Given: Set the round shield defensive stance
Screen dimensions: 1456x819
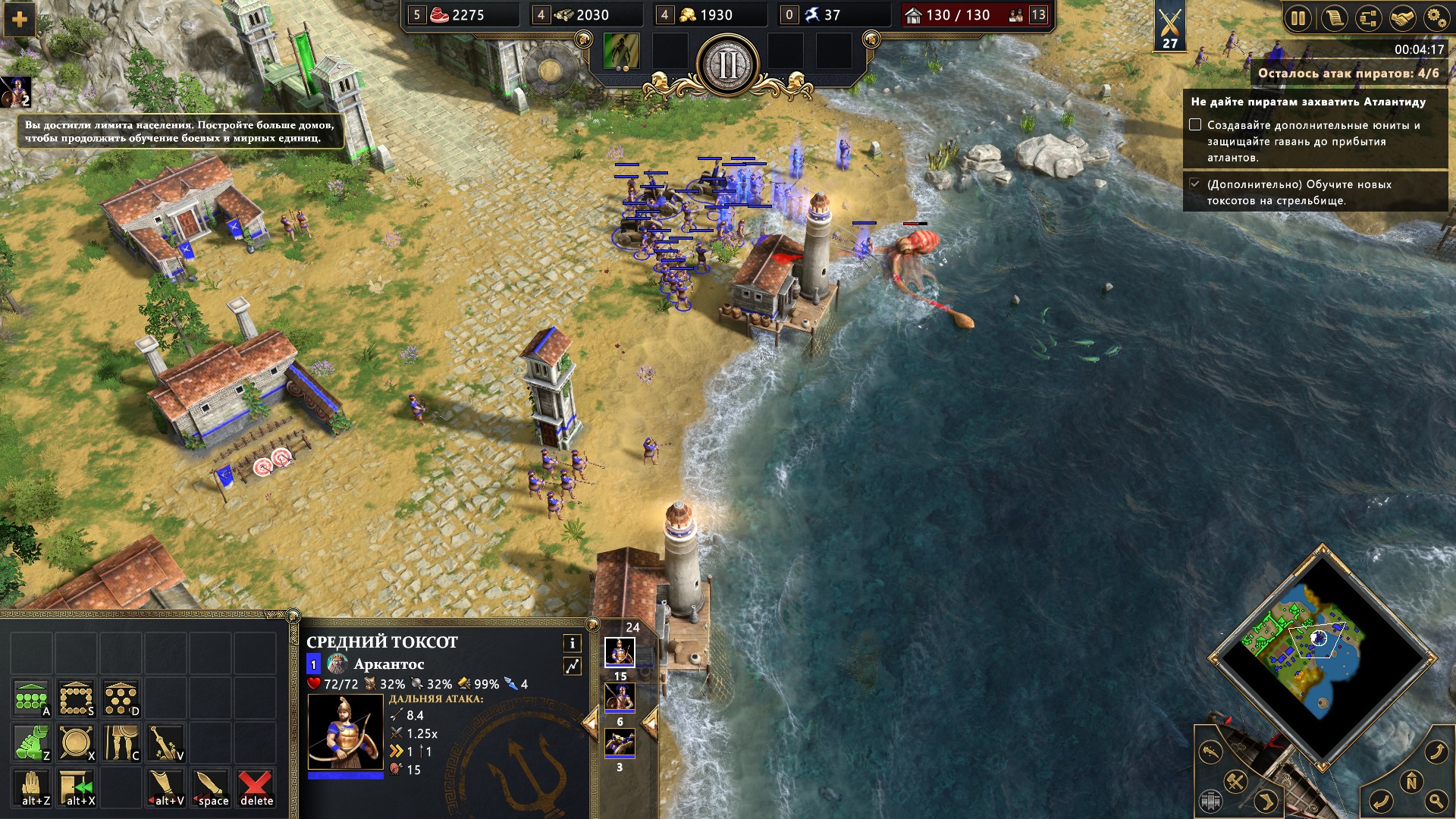Looking at the screenshot, I should point(76,742).
